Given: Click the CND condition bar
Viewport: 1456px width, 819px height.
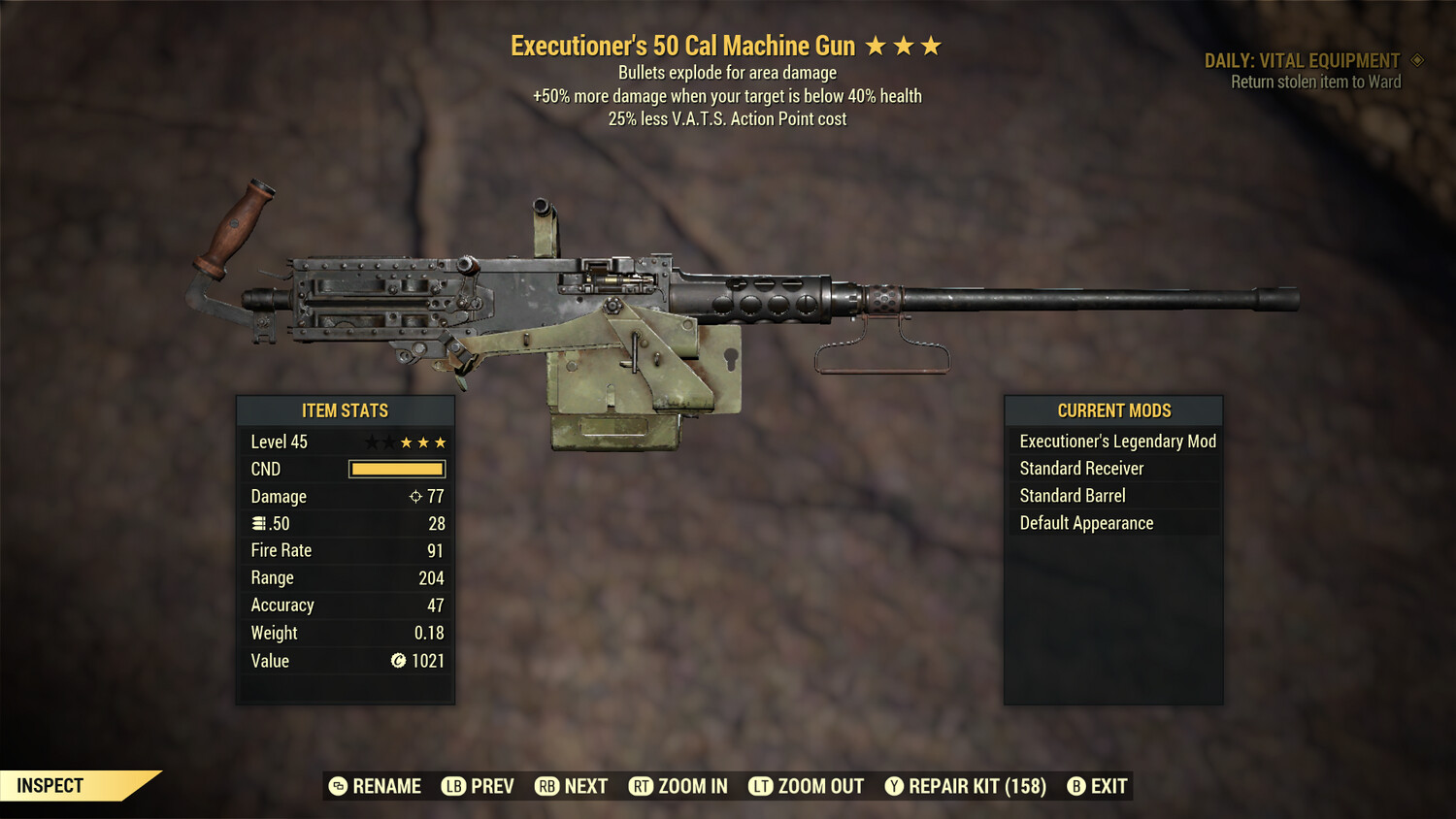Looking at the screenshot, I should click(x=396, y=469).
